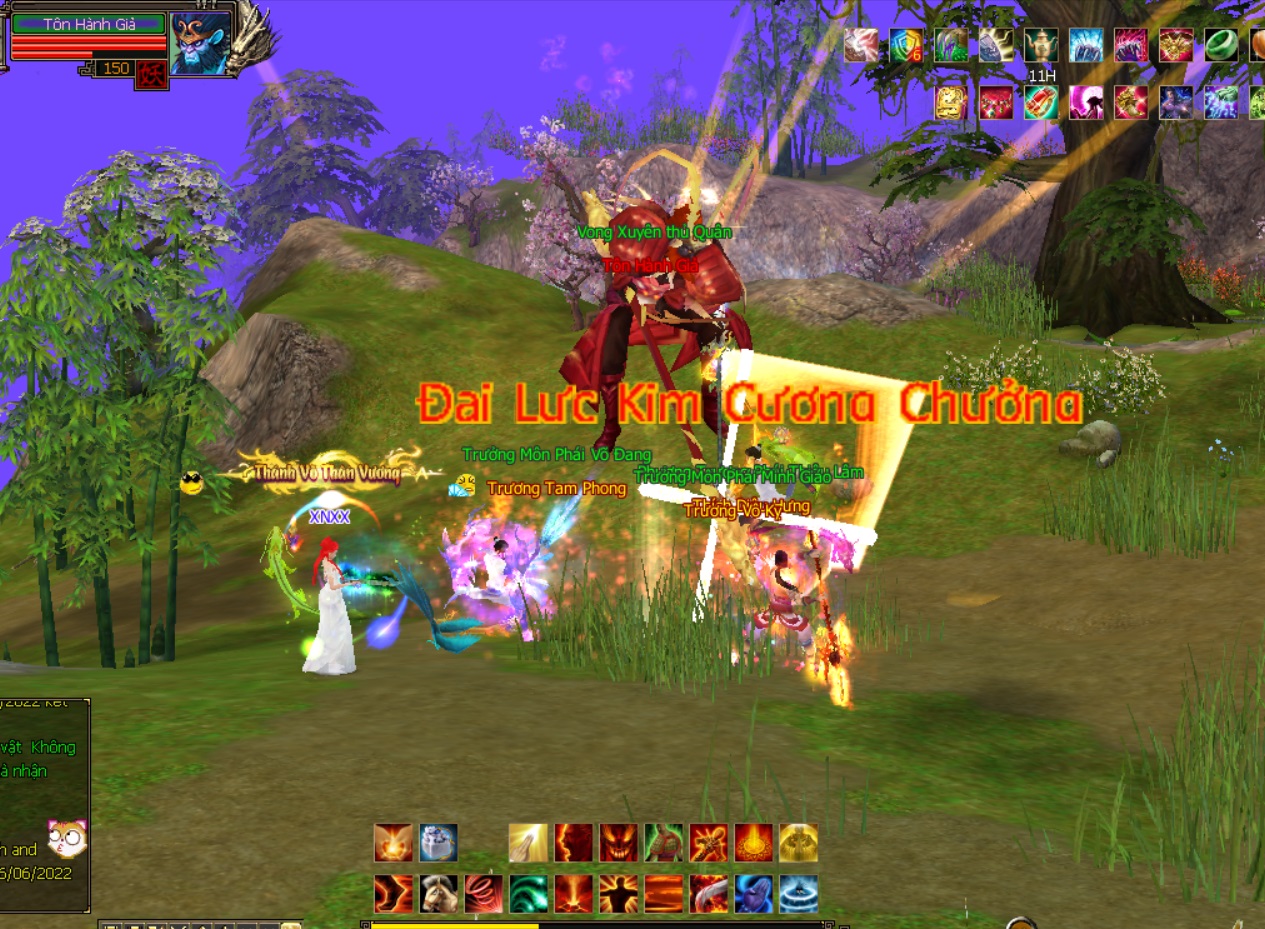The image size is (1265, 929).
Task: Cast the red spiral rings skill
Action: (483, 893)
